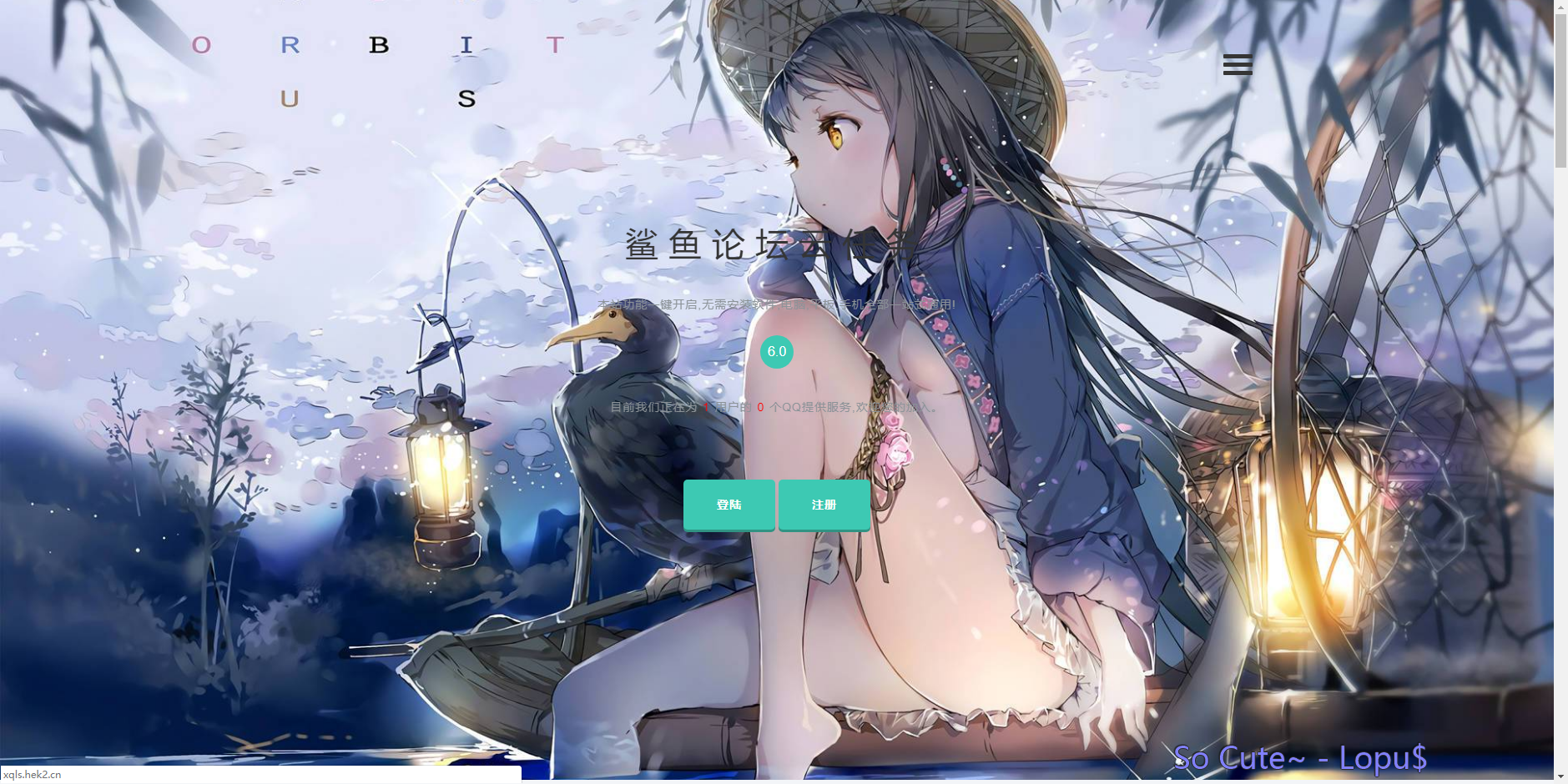Click the letter S in the OUS text
This screenshot has width=1568, height=784.
click(x=467, y=98)
